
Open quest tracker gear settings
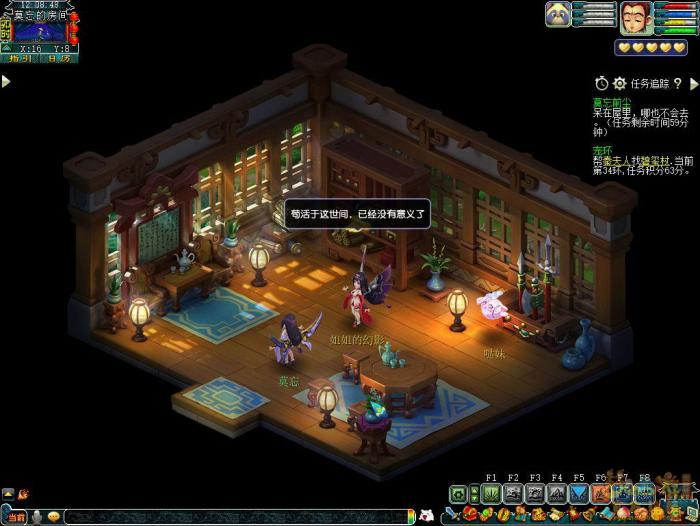pyautogui.click(x=619, y=84)
